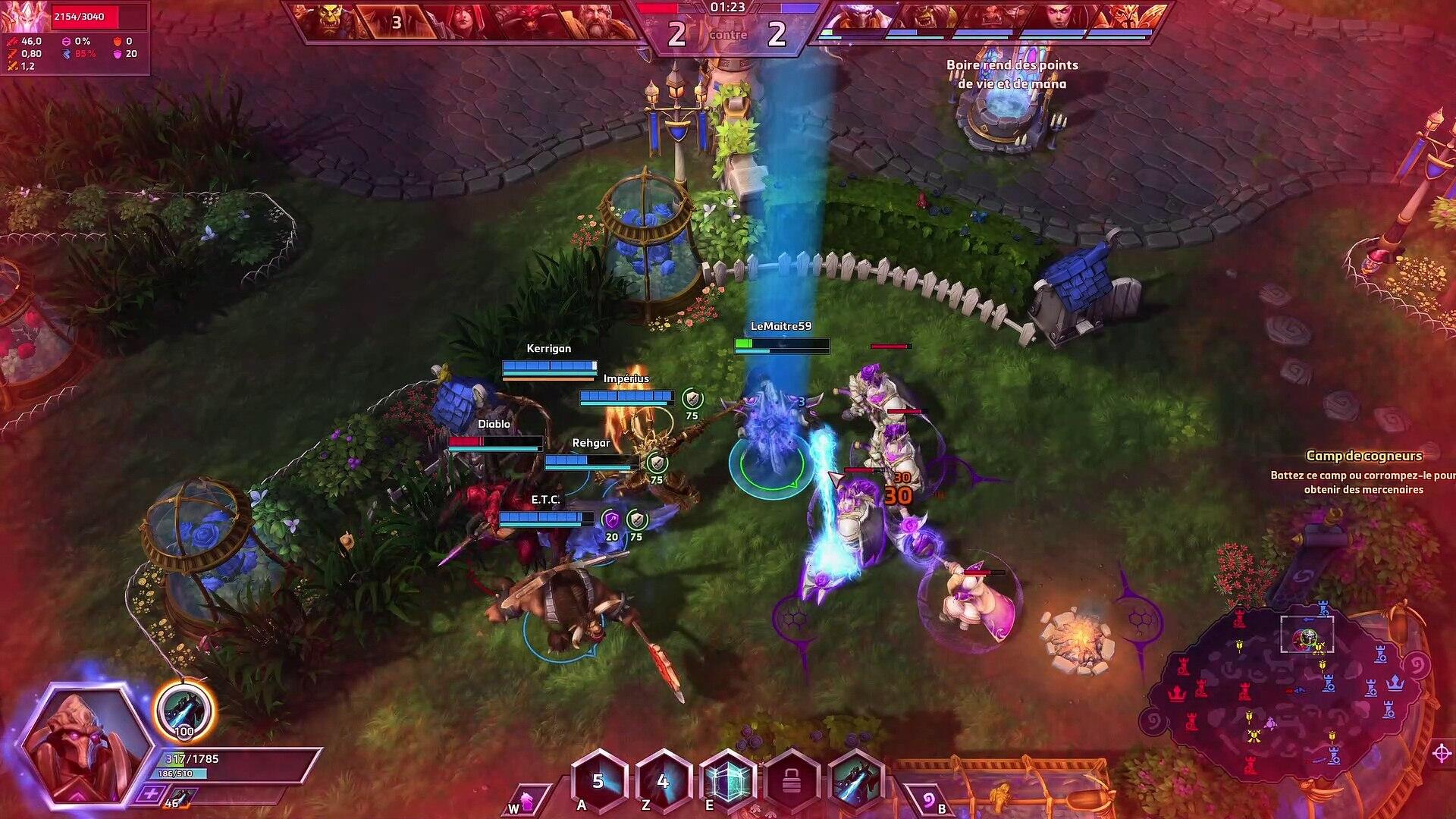Use the blade trait ability beside the locked slot
Screen dimensions: 1456x819
[x=857, y=781]
